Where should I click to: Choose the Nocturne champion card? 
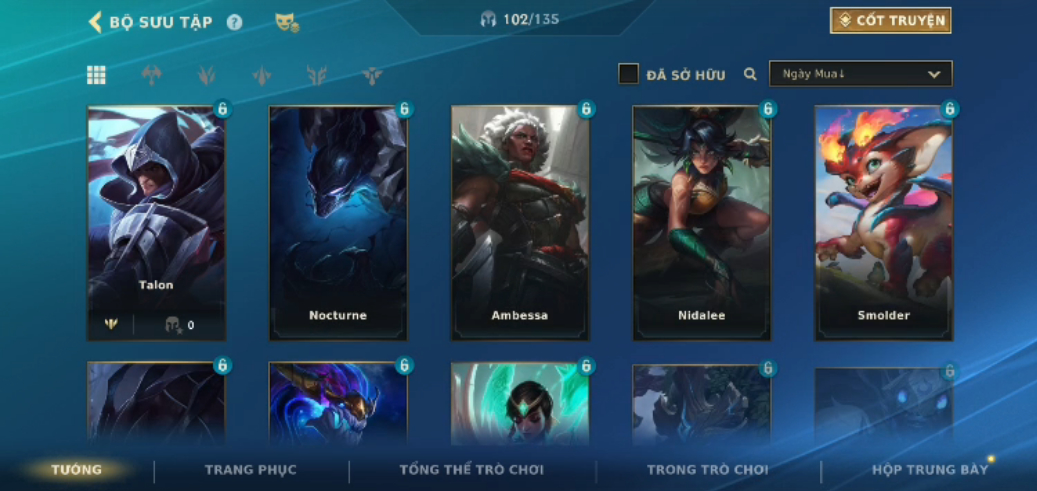[338, 222]
